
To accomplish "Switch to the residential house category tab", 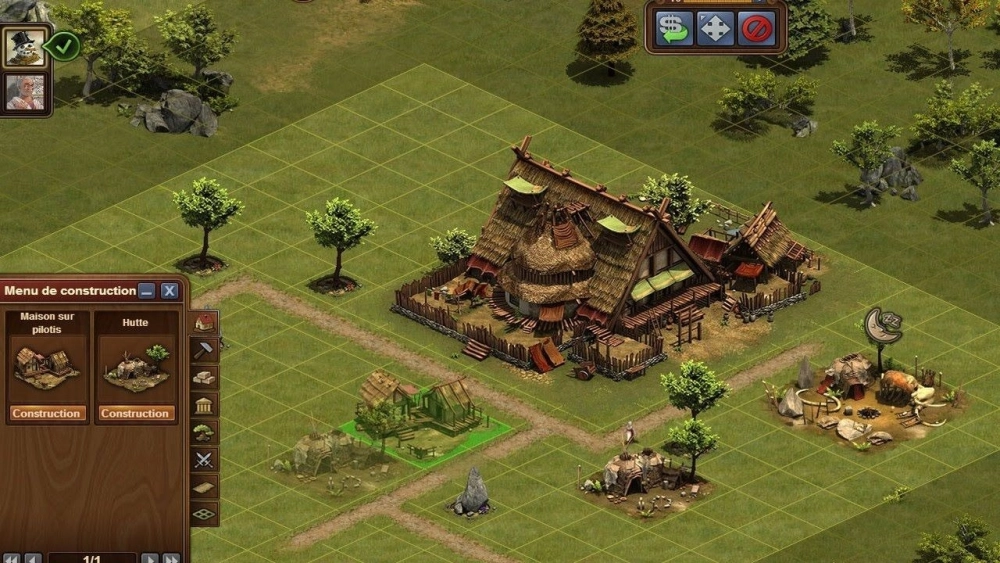I will (x=204, y=322).
